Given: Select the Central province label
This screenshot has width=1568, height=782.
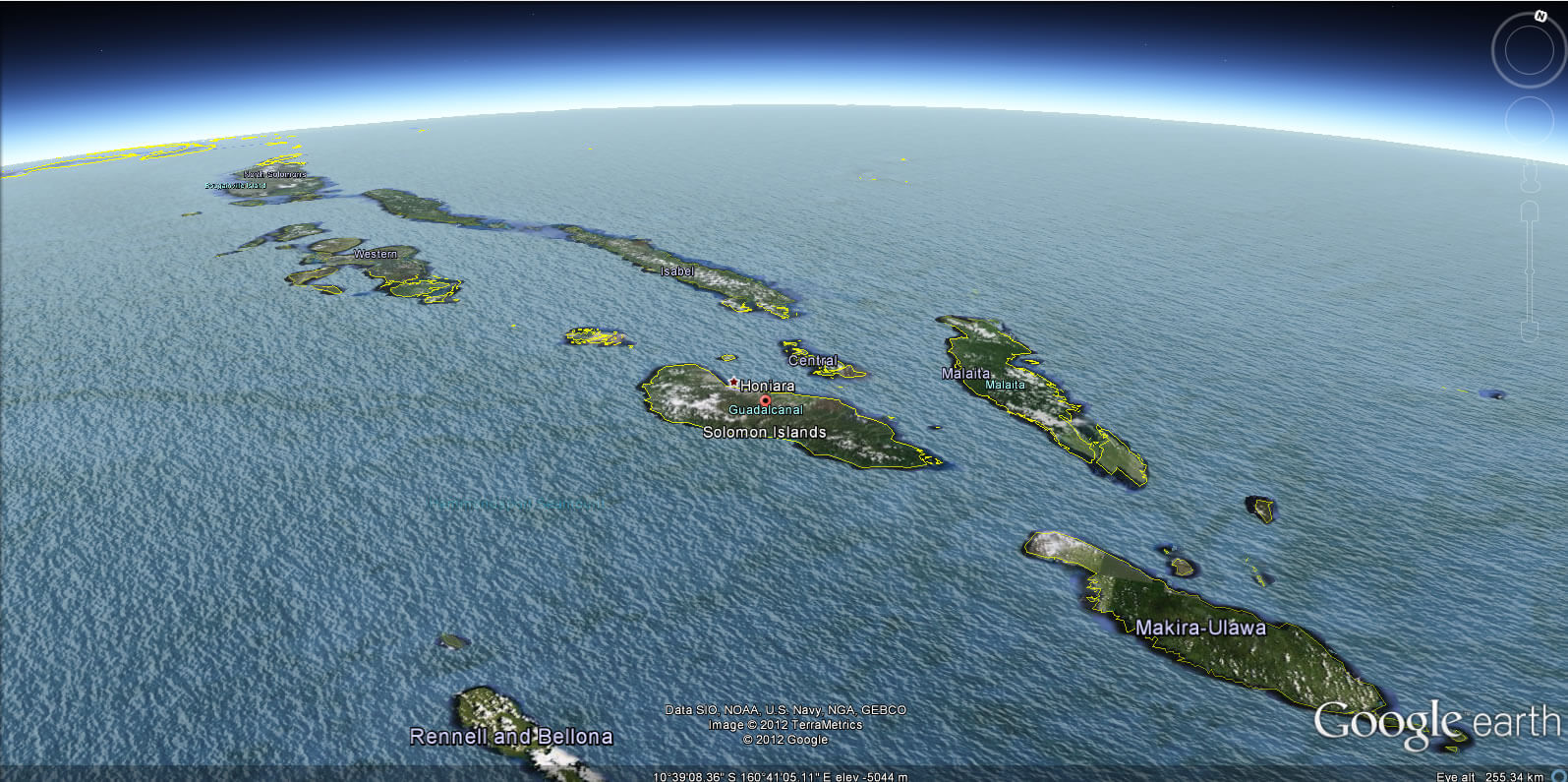Looking at the screenshot, I should tap(814, 360).
